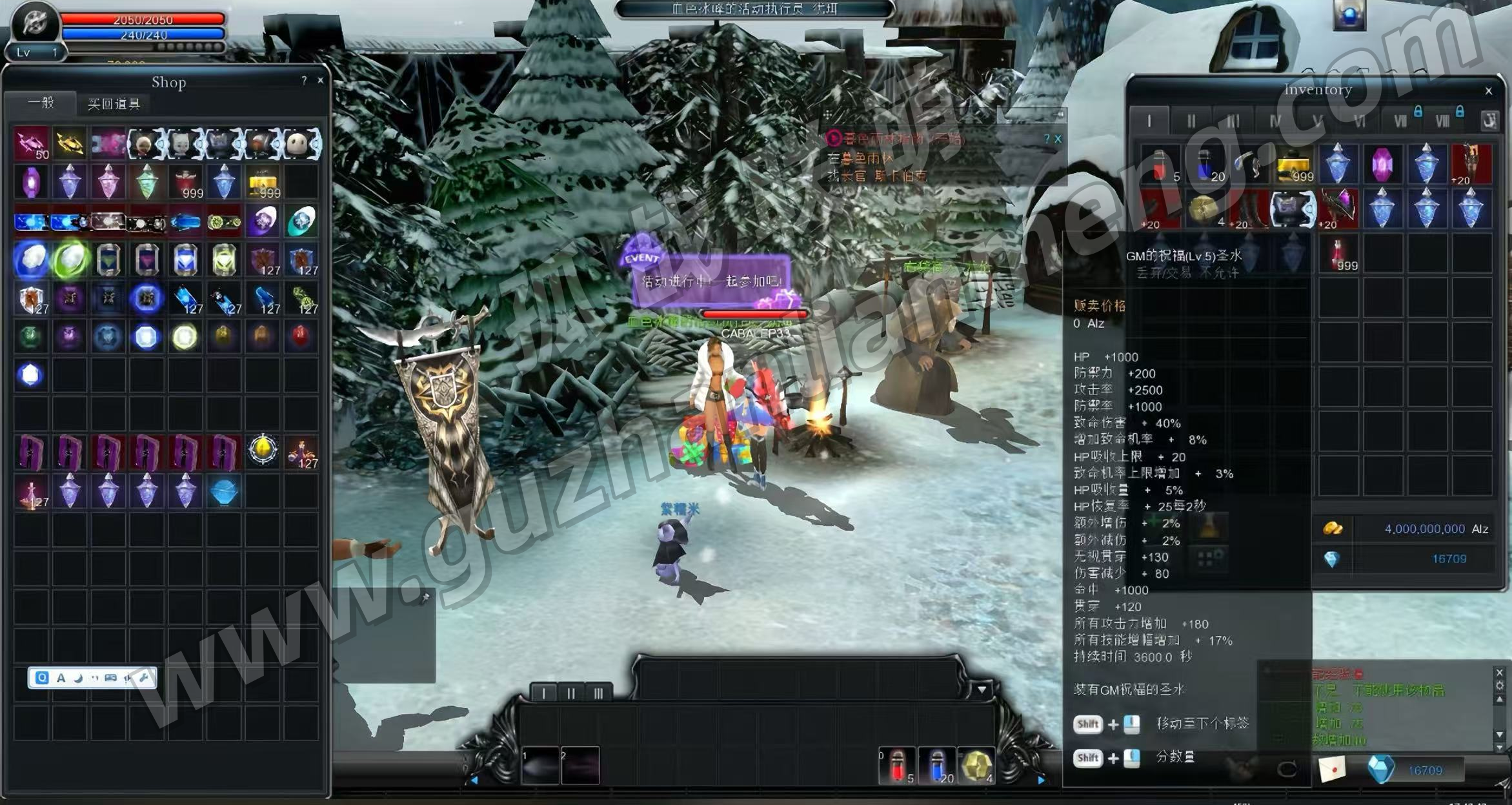Close the Inventory window
The image size is (1512, 805).
tap(1489, 91)
